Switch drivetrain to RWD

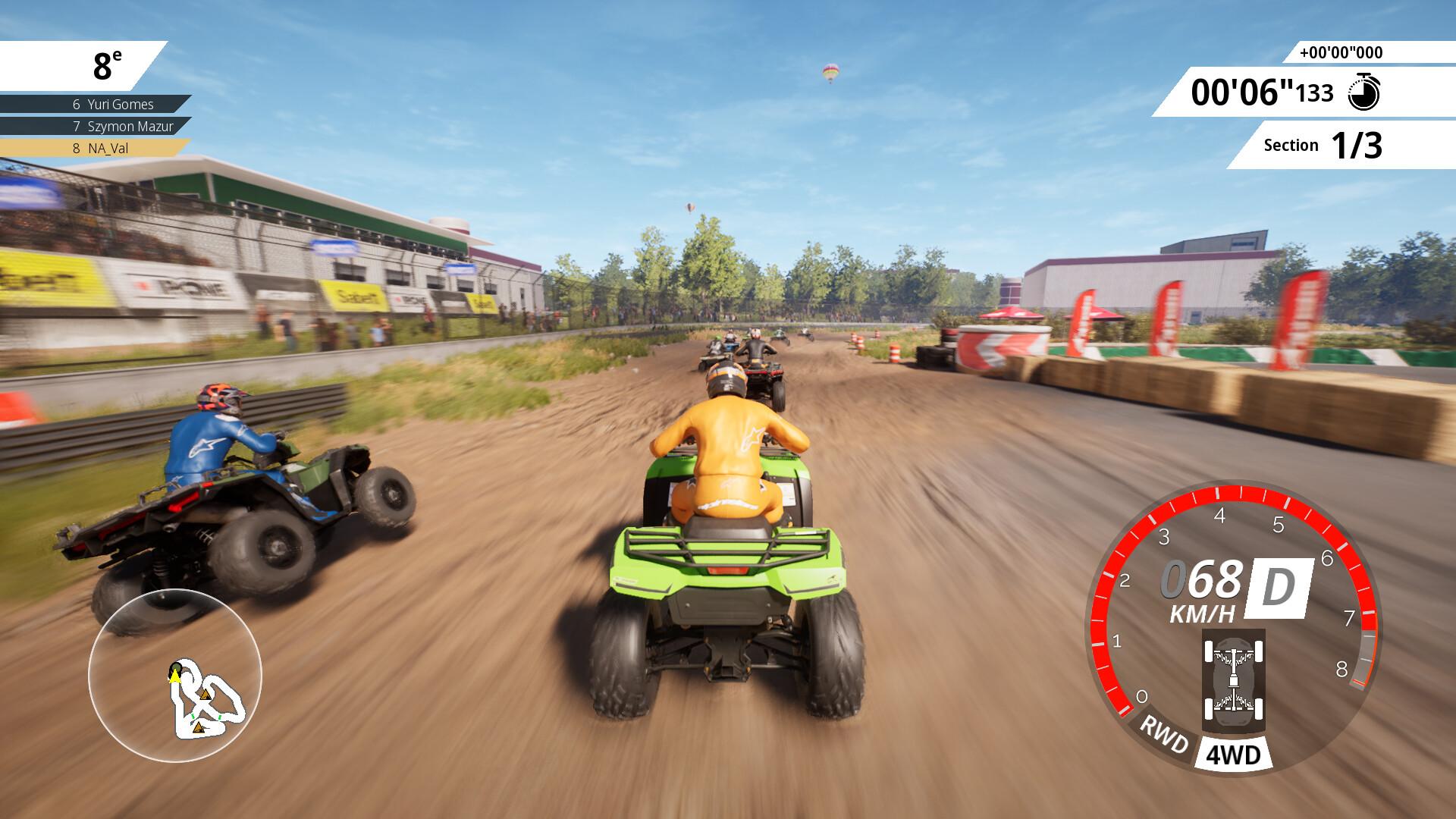point(1164,734)
